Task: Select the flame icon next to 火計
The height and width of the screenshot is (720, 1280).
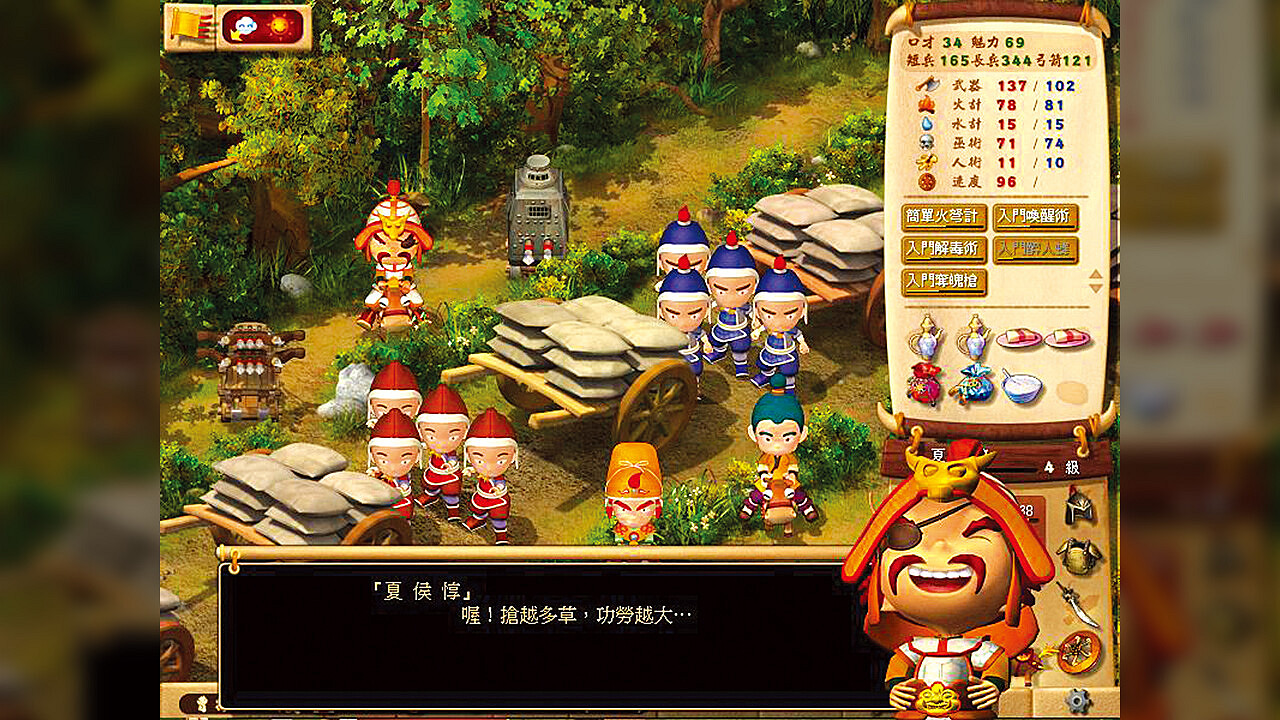Action: (927, 106)
